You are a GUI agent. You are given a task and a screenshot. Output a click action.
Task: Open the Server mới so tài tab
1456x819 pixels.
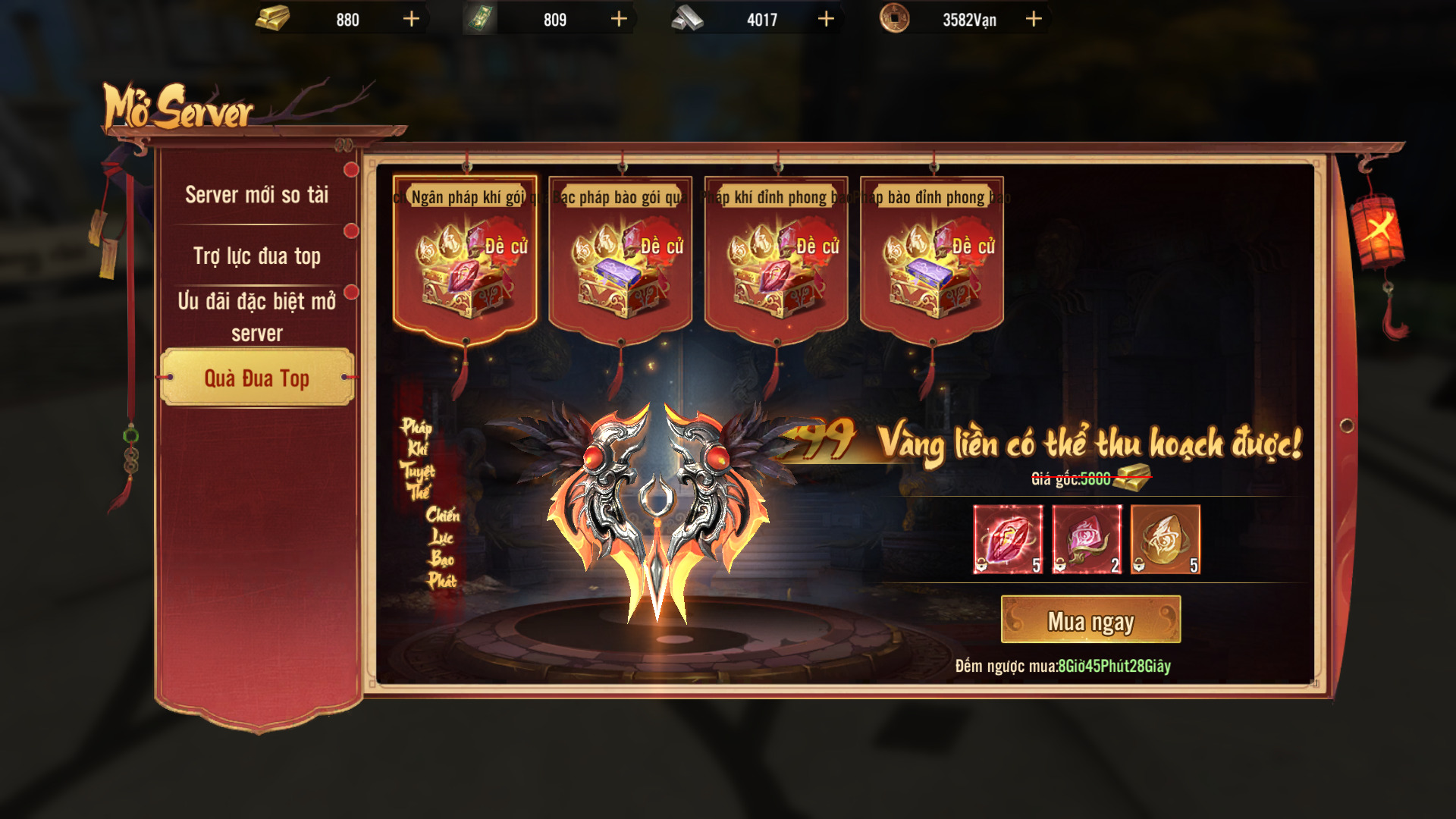pos(256,195)
